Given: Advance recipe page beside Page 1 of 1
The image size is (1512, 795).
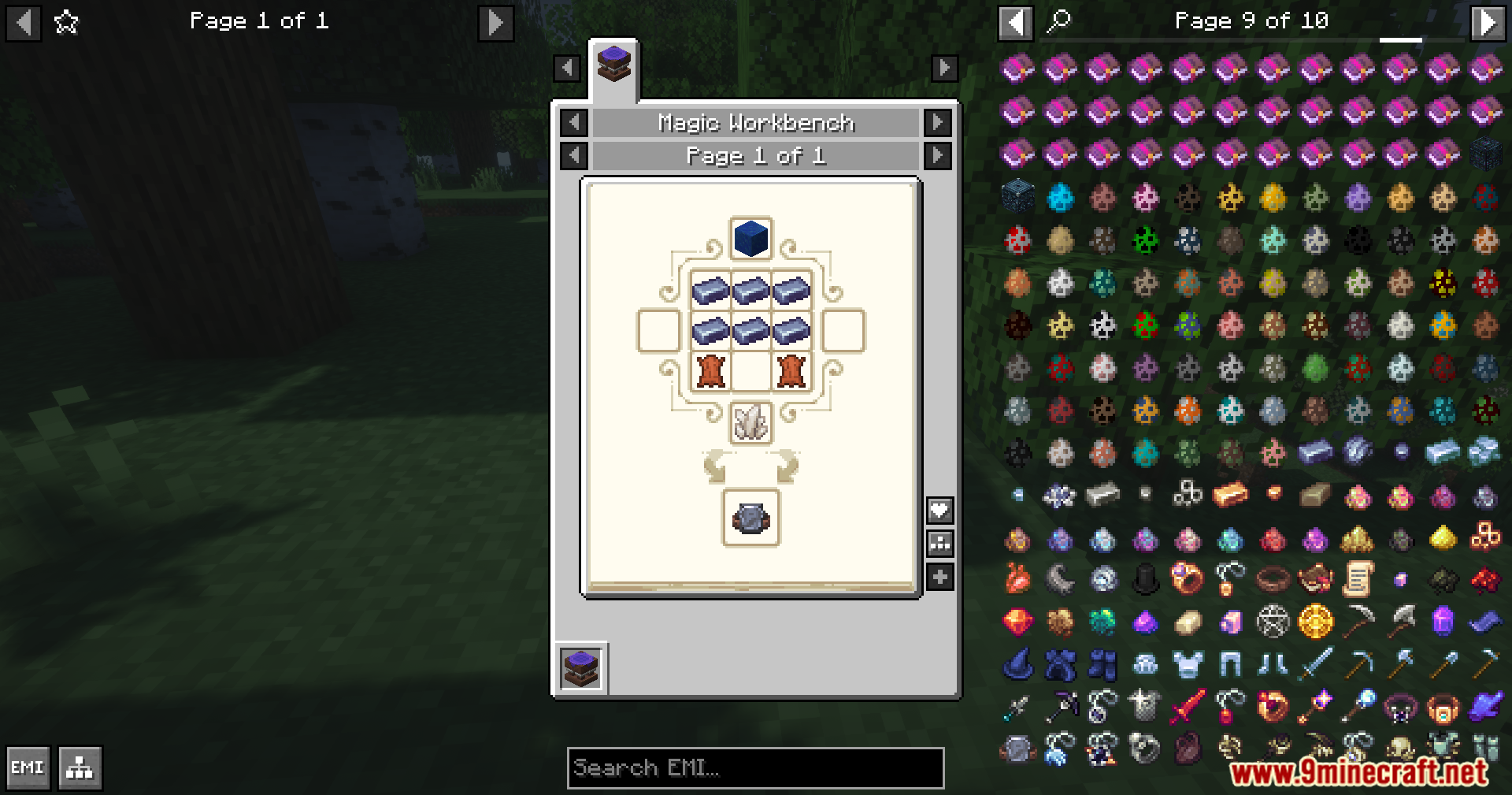Looking at the screenshot, I should point(936,156).
